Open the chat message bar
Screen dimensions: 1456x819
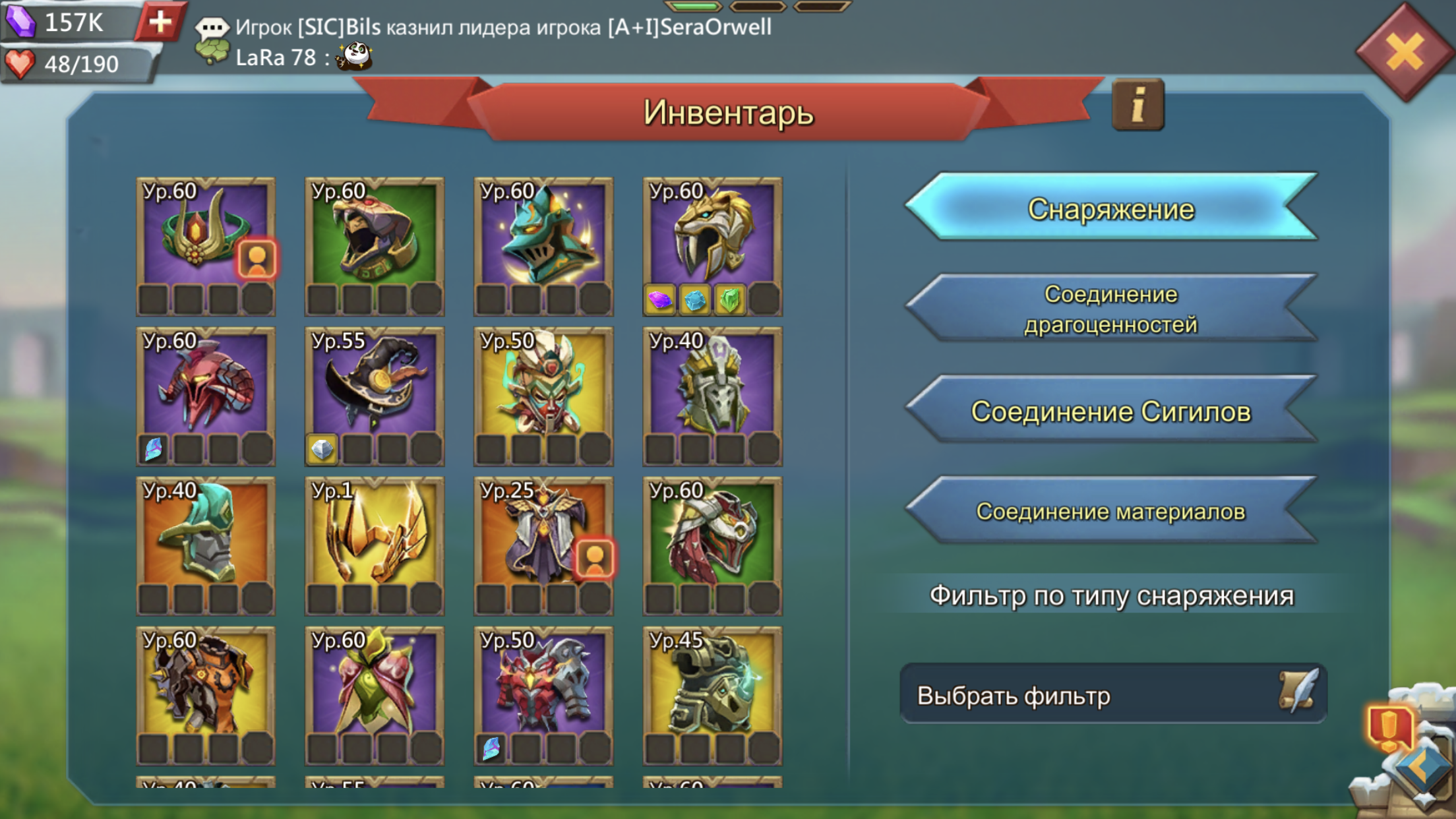[x=501, y=41]
